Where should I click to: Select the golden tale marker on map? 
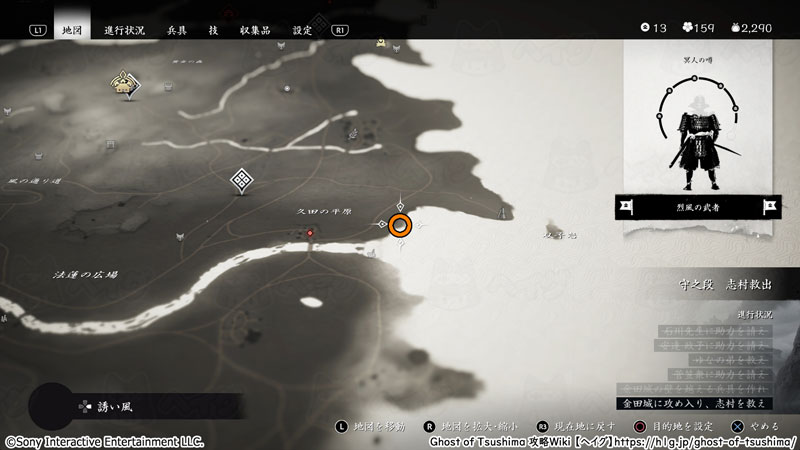pos(124,86)
